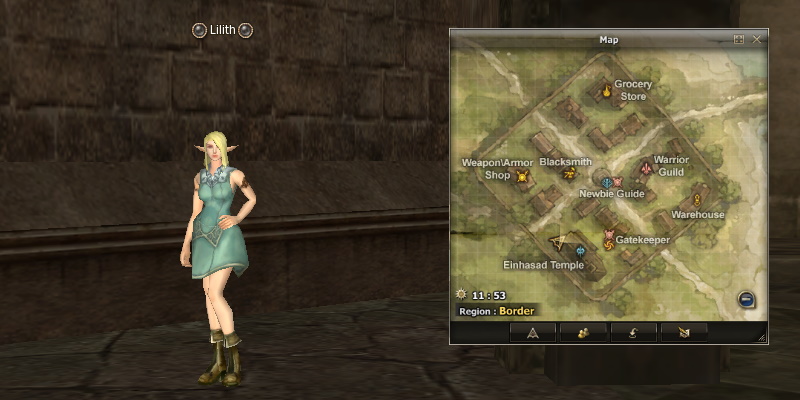The width and height of the screenshot is (800, 400).
Task: Zoom out the map with minus button
Action: click(746, 298)
